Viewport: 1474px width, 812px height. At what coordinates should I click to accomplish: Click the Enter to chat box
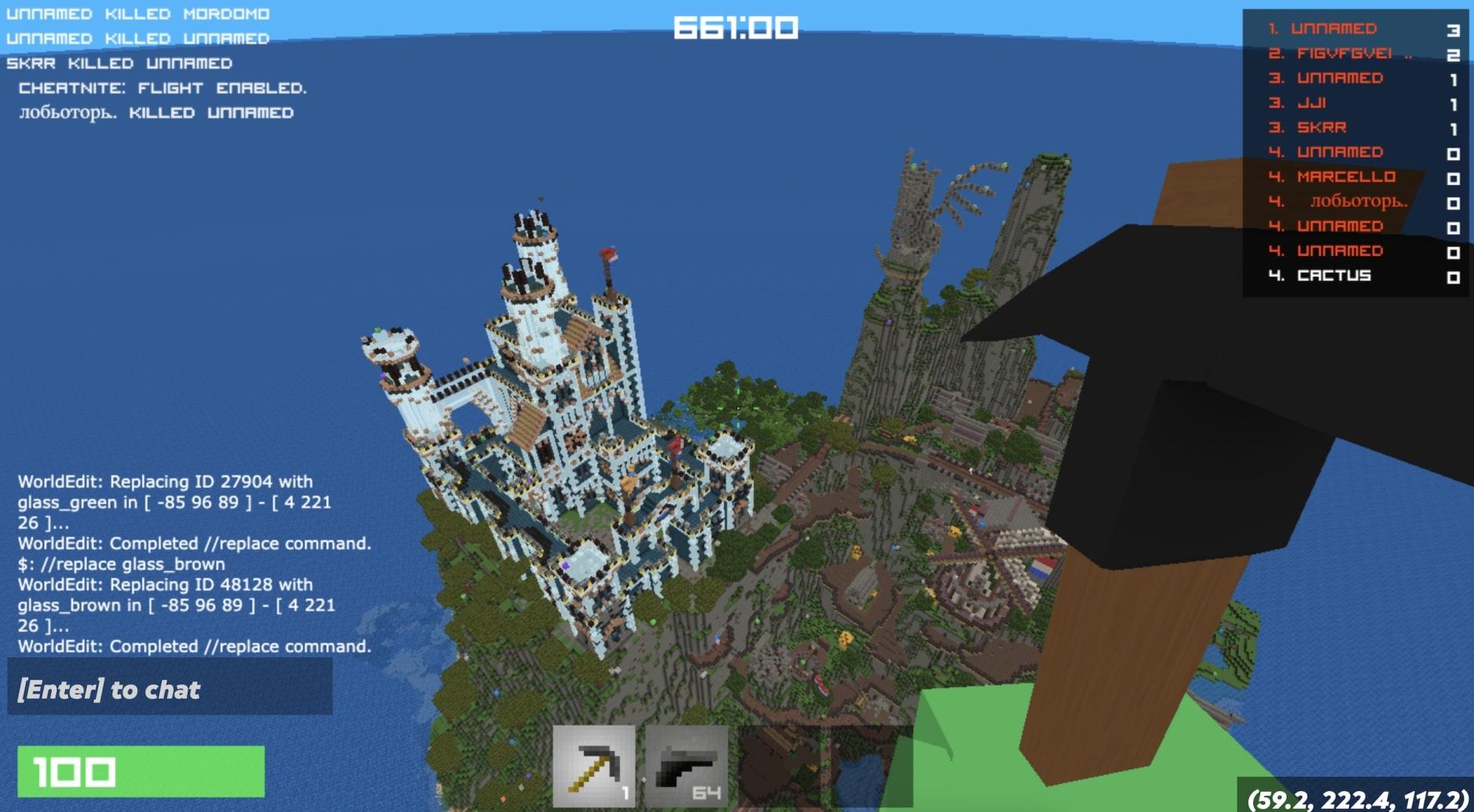point(170,689)
